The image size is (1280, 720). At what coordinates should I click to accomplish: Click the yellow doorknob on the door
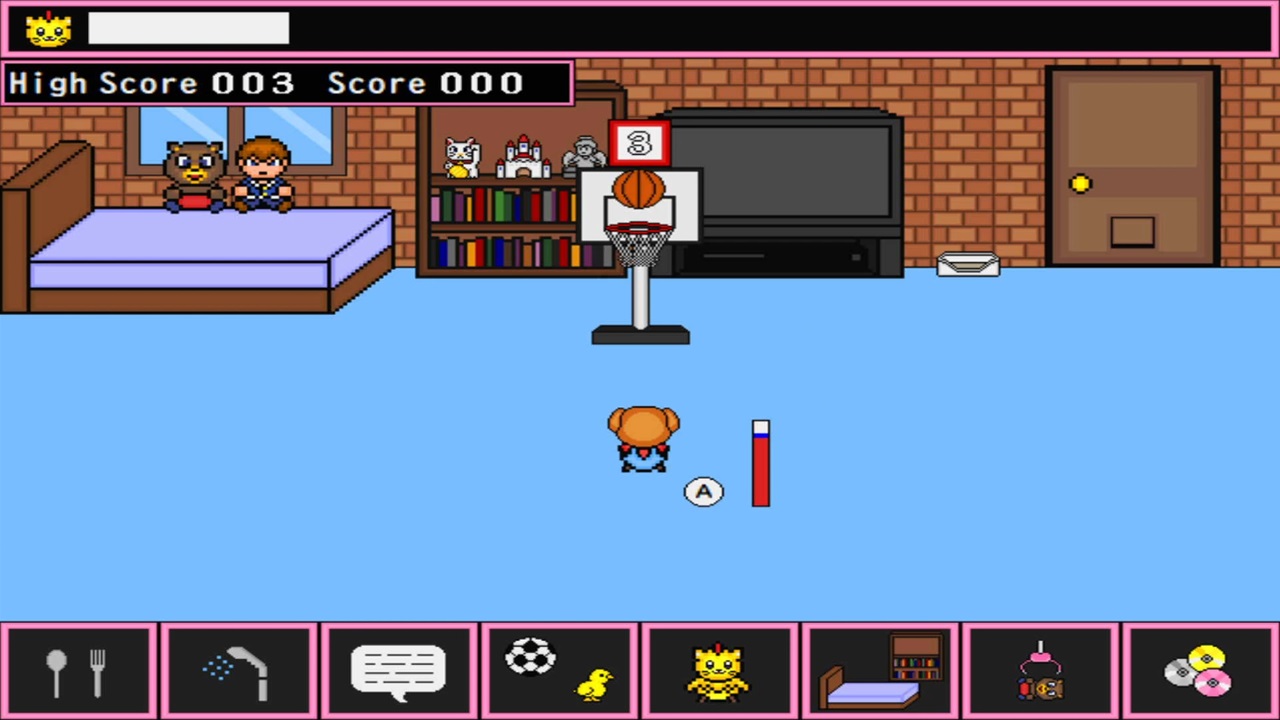pyautogui.click(x=1081, y=183)
